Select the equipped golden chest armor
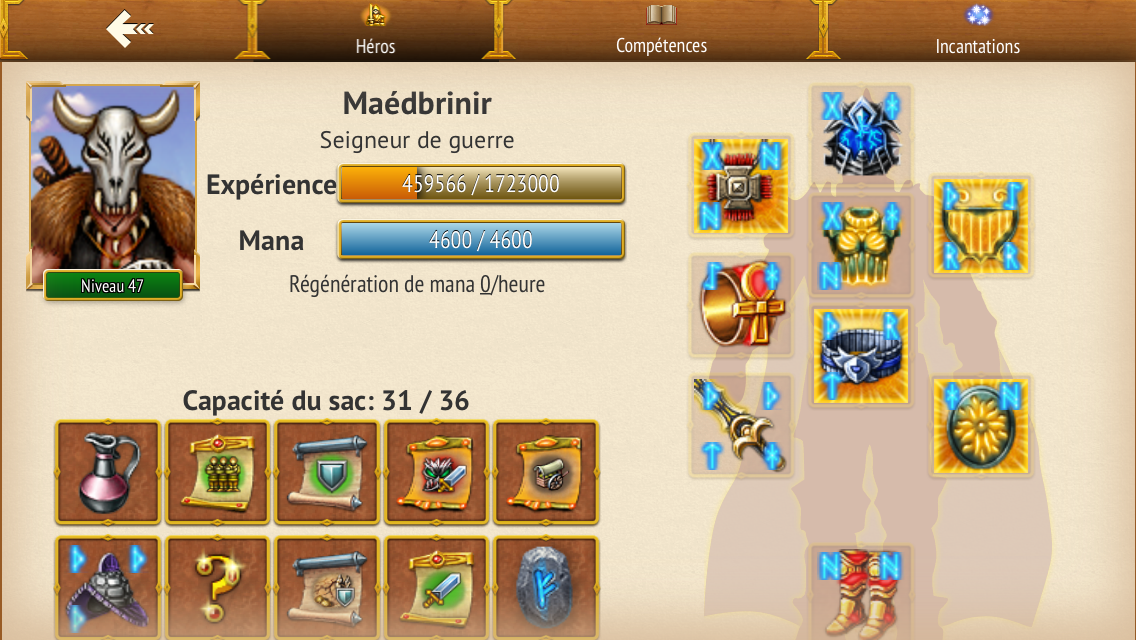The image size is (1136, 640). 861,246
